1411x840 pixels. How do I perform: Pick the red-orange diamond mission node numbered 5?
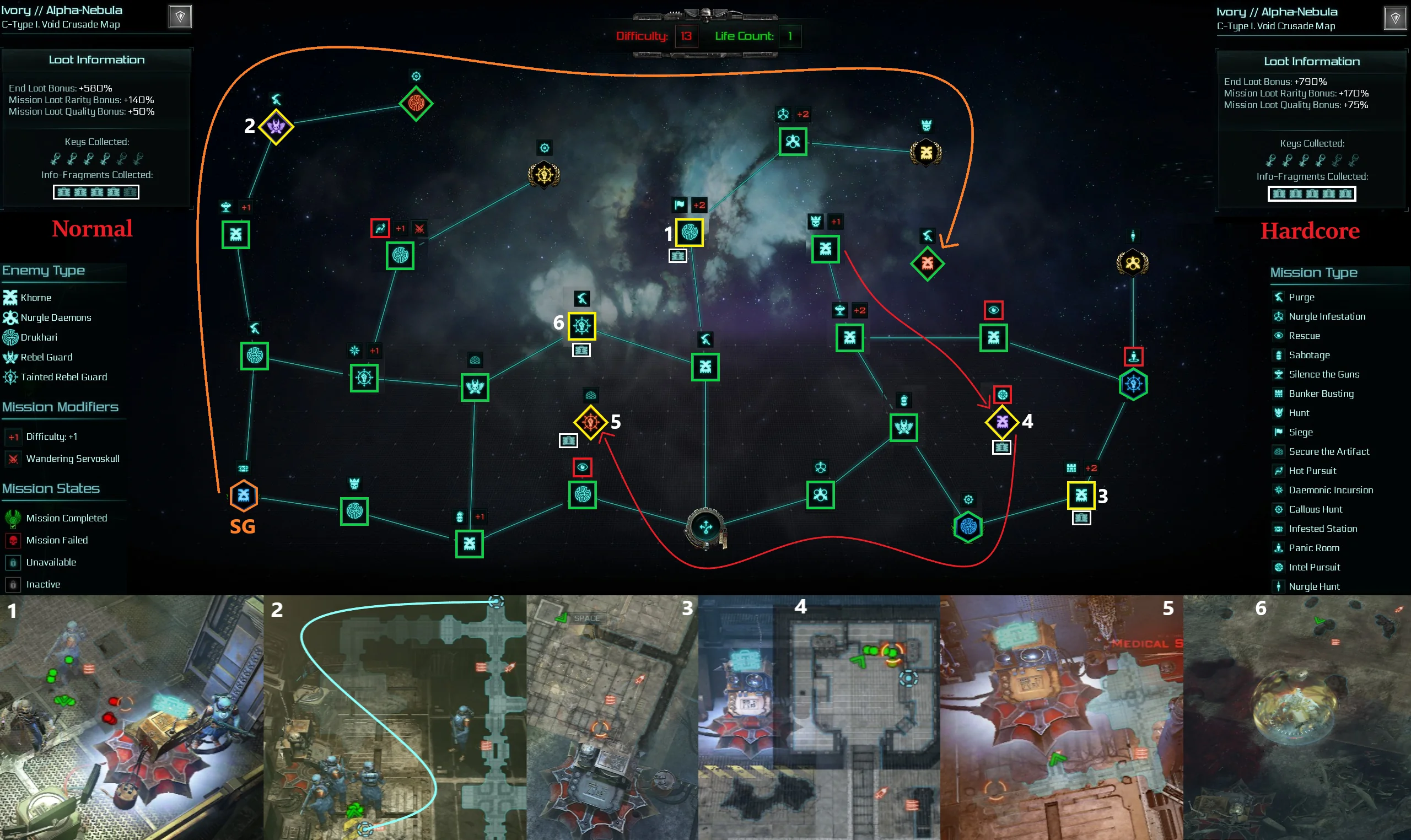pos(590,422)
